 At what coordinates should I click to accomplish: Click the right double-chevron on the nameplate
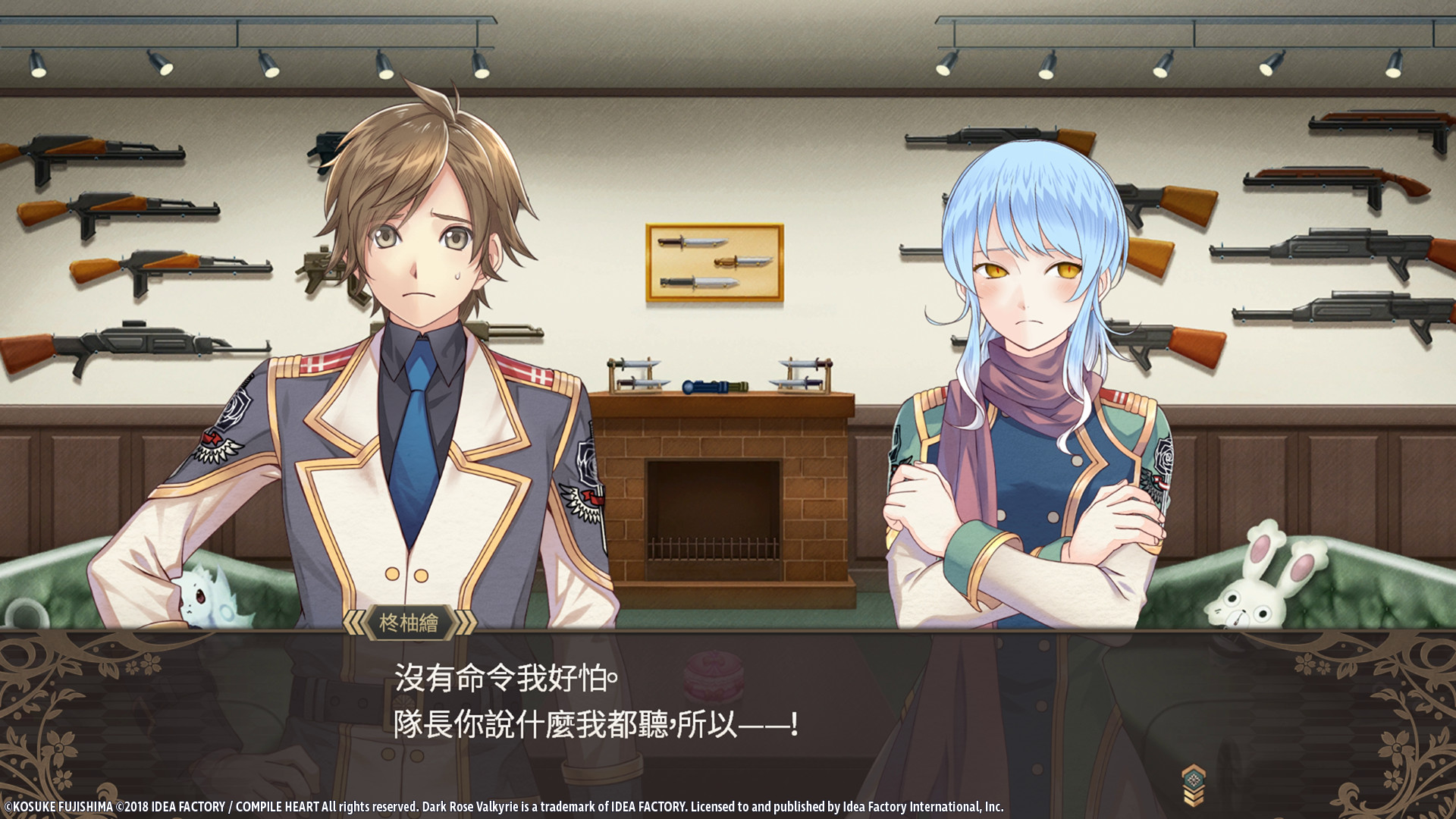463,623
